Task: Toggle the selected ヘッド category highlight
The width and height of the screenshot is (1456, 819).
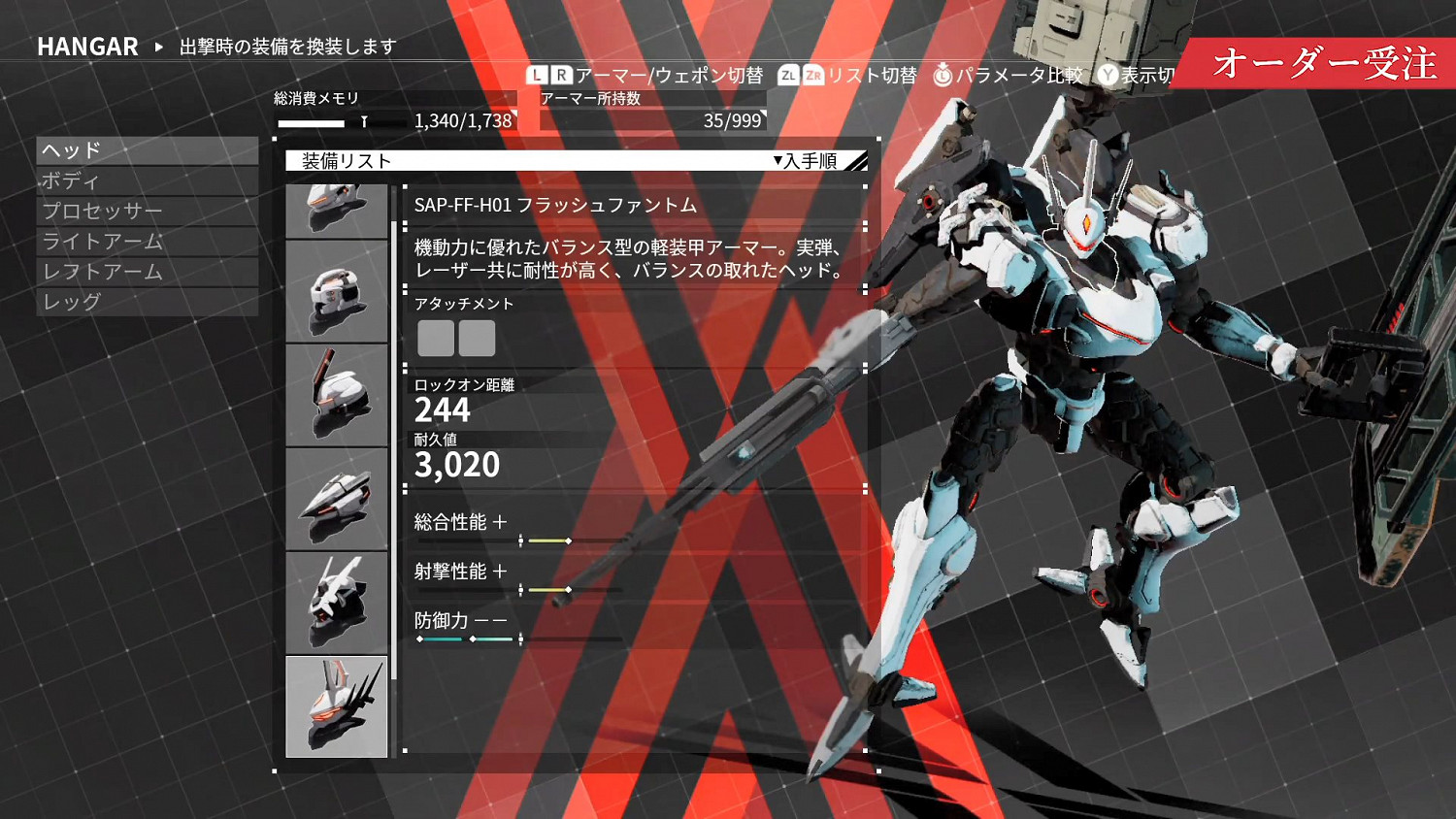Action: point(148,150)
